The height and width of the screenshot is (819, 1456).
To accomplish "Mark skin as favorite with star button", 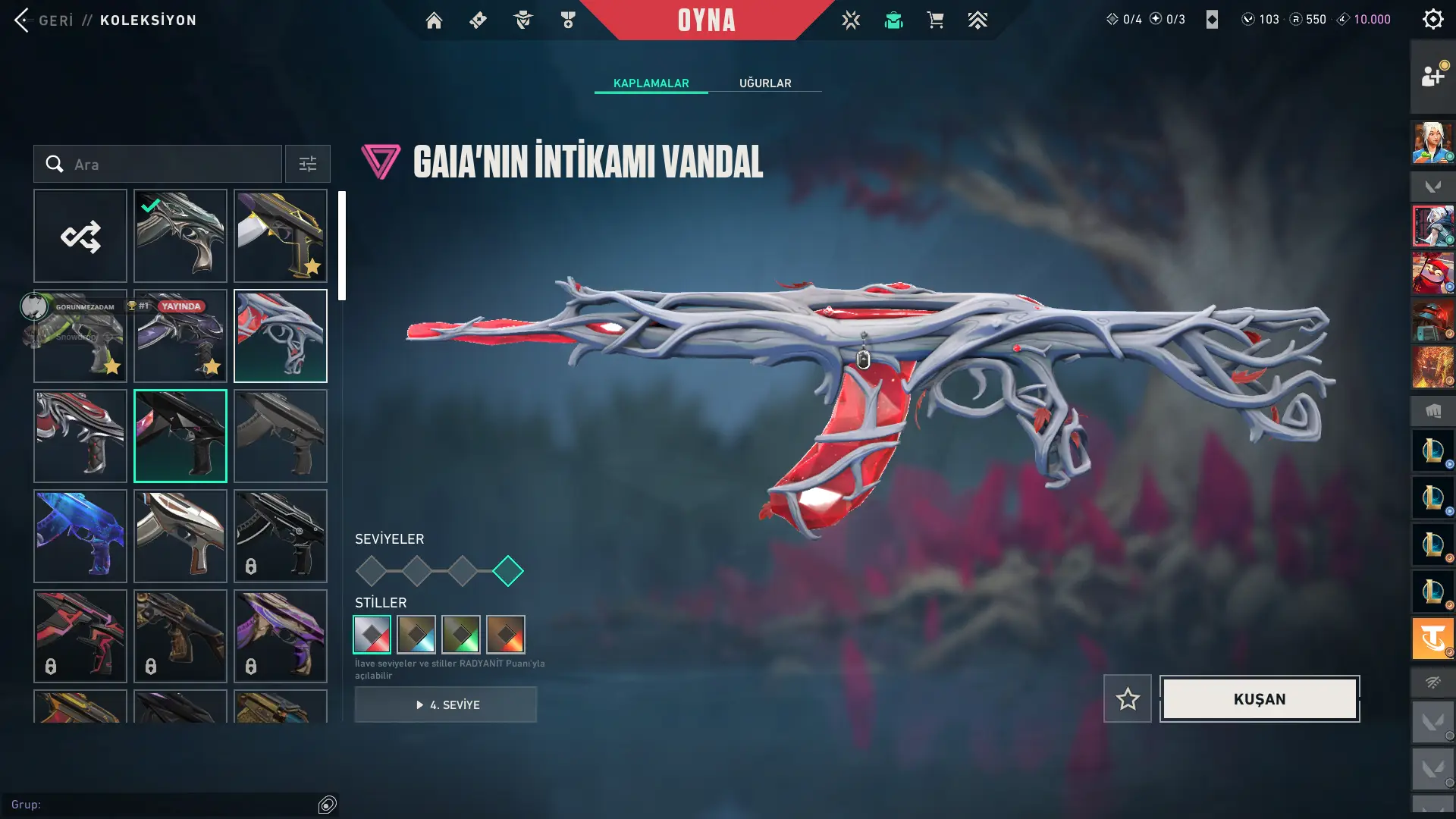I will tap(1128, 698).
